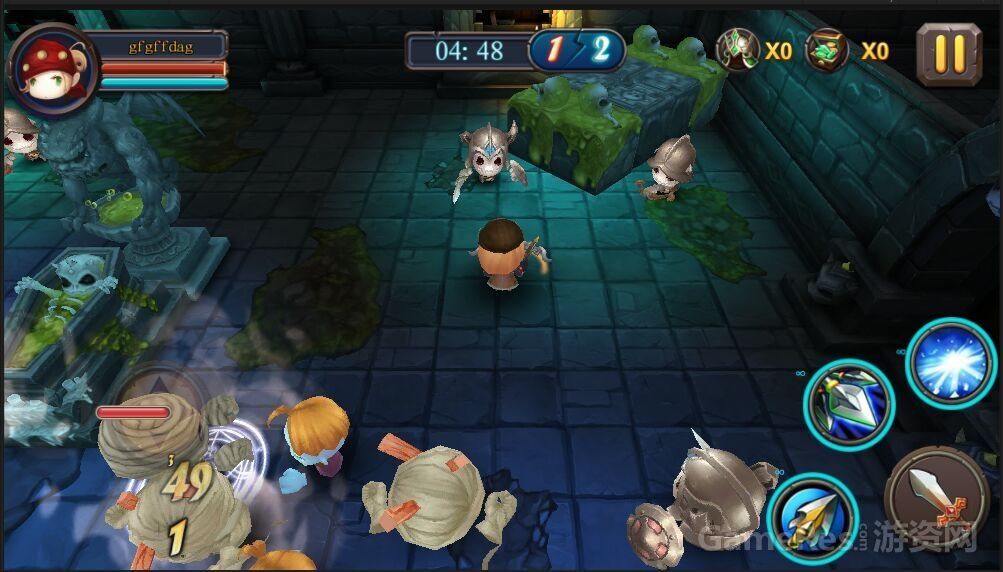Use the armored knight skill
The height and width of the screenshot is (572, 1003).
849,404
